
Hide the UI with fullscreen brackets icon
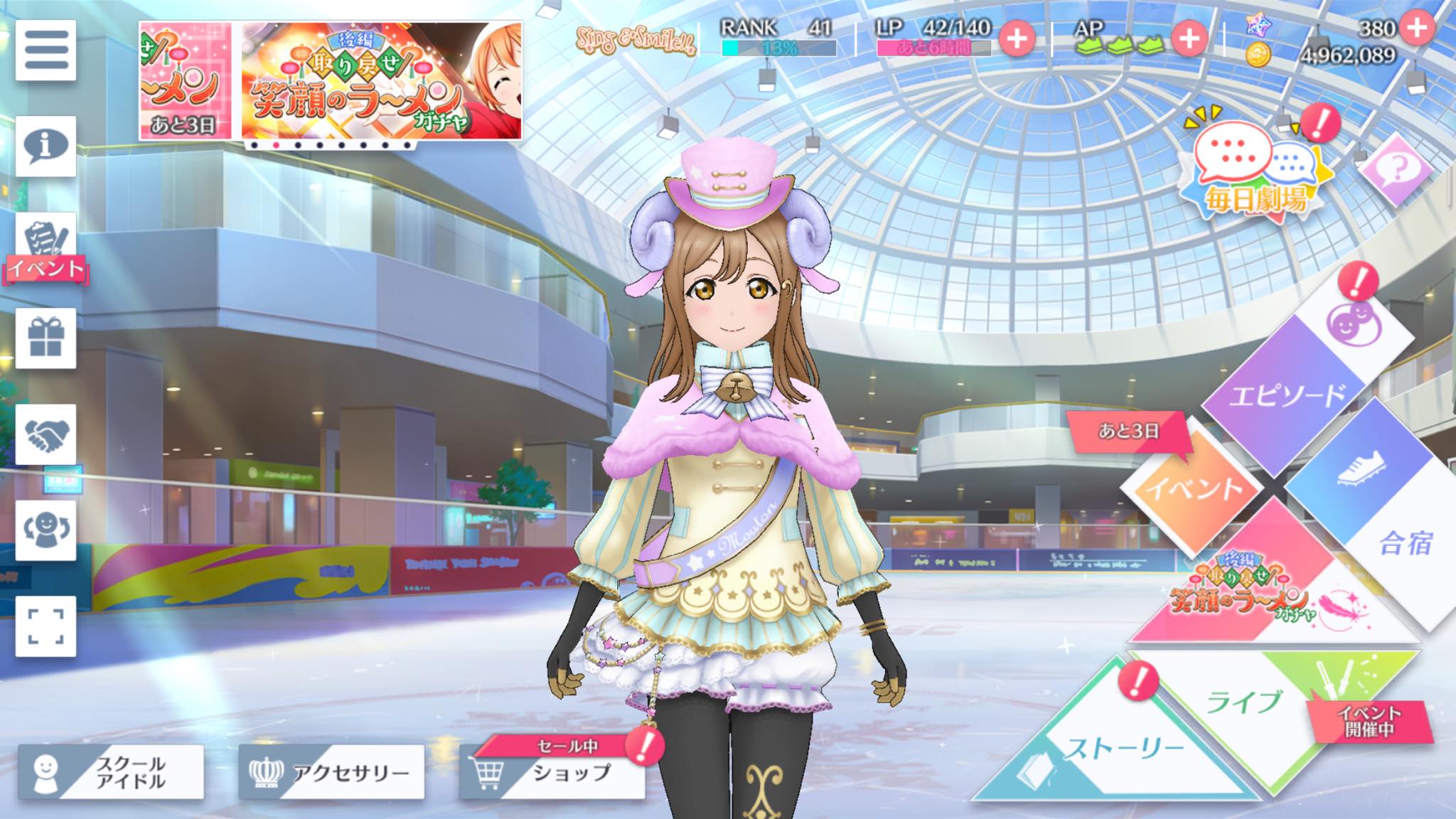[45, 626]
